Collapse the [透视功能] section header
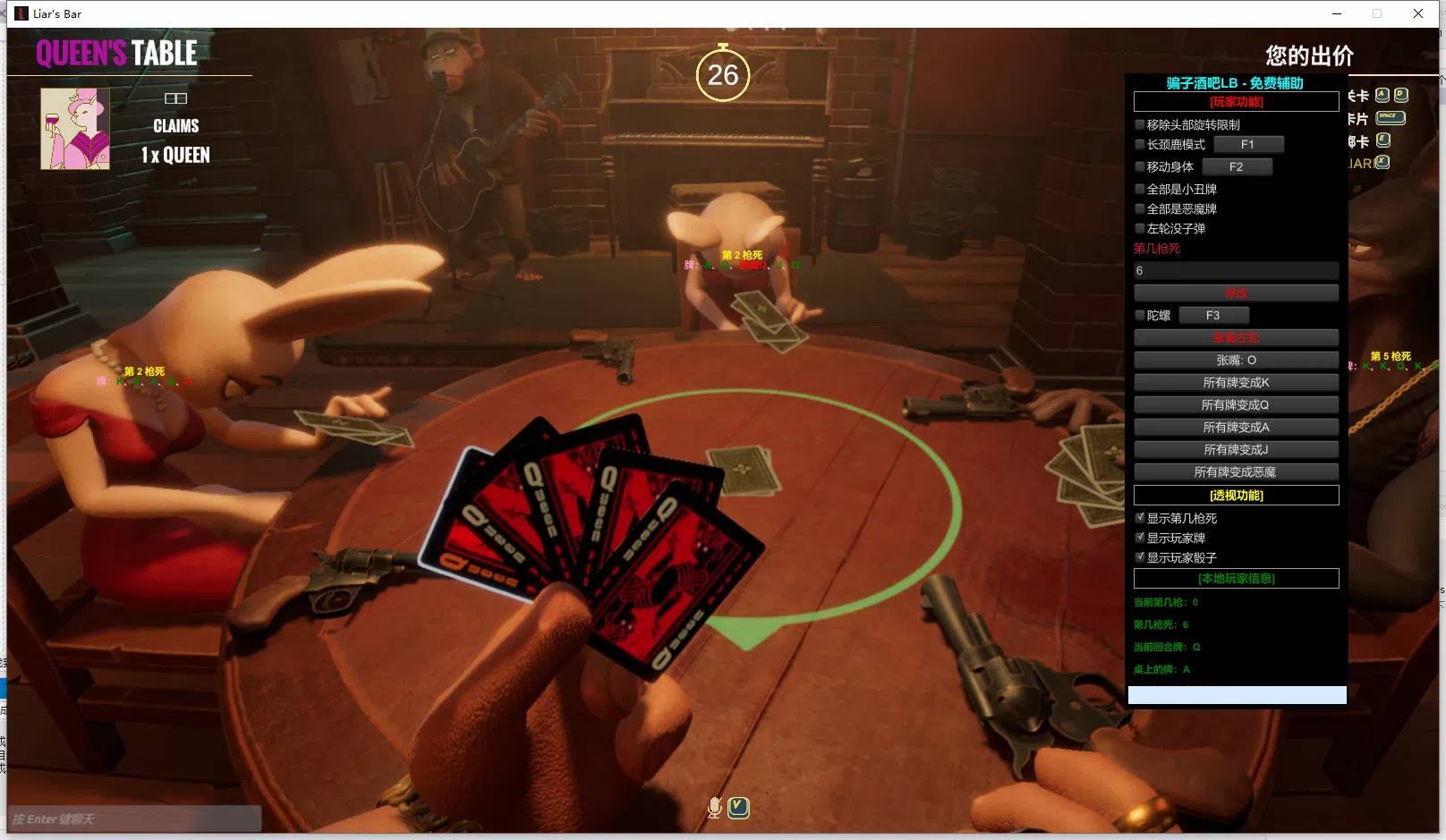 tap(1236, 495)
